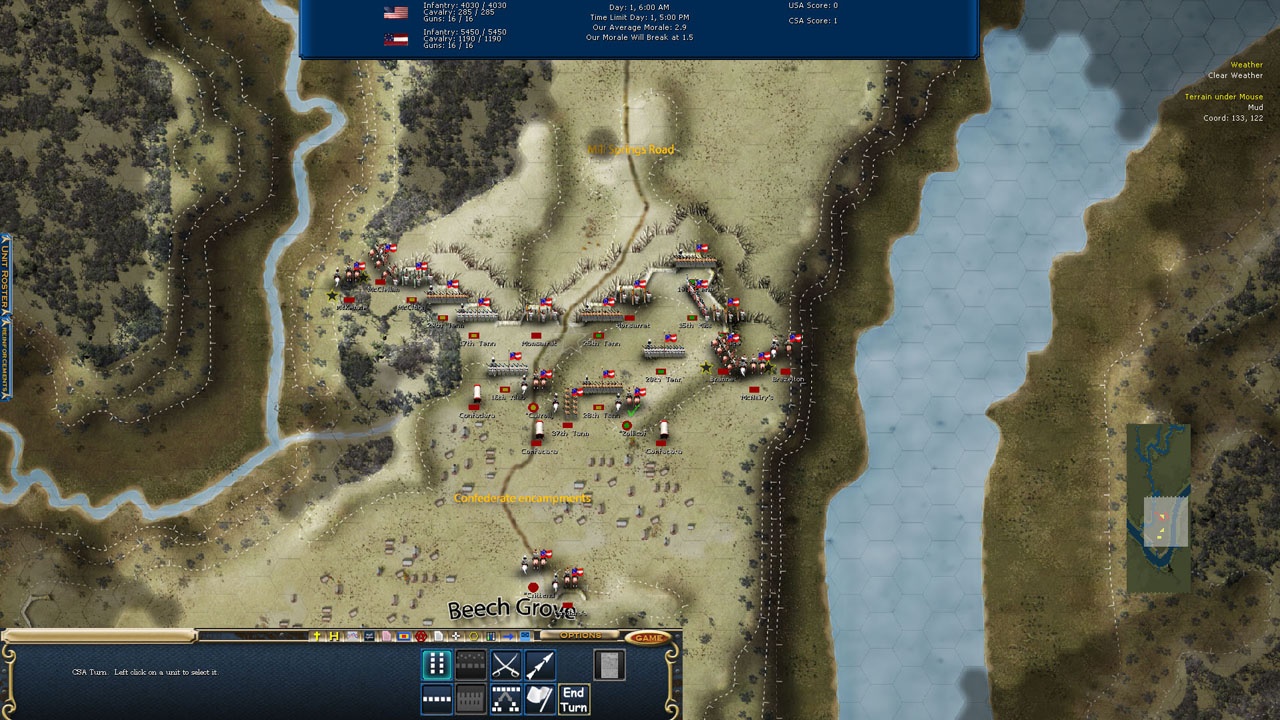This screenshot has height=720, width=1280.
Task: Toggle the yellow H toolbar icon
Action: coord(334,636)
